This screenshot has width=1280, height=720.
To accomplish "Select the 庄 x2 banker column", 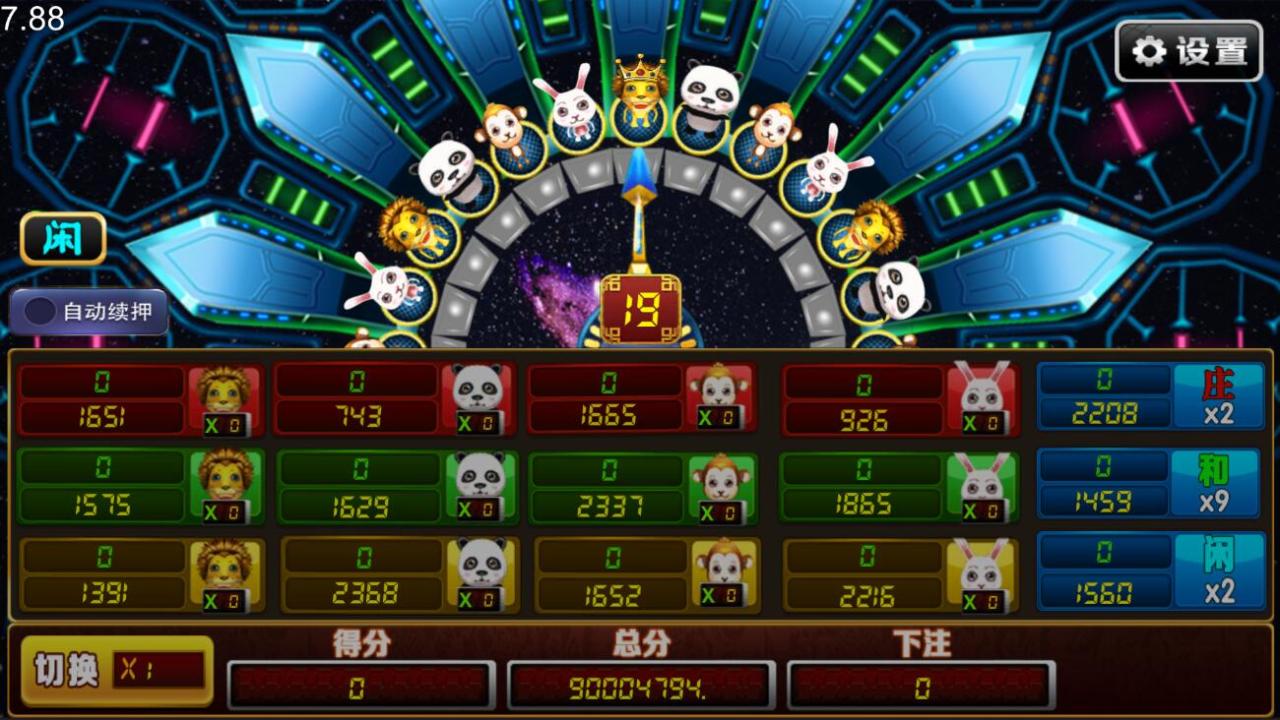I will pyautogui.click(x=1150, y=397).
